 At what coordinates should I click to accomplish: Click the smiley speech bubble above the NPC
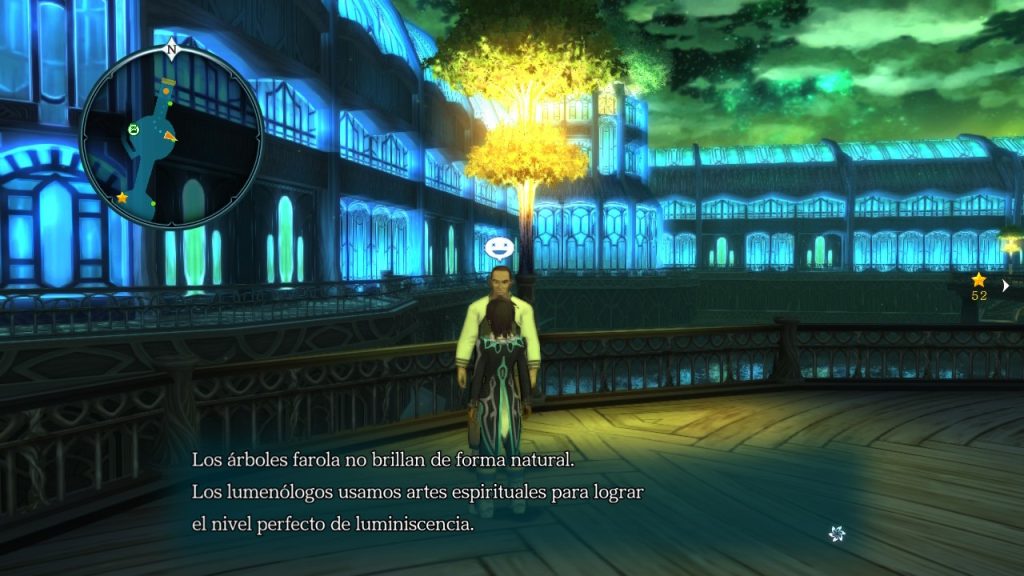pyautogui.click(x=497, y=248)
